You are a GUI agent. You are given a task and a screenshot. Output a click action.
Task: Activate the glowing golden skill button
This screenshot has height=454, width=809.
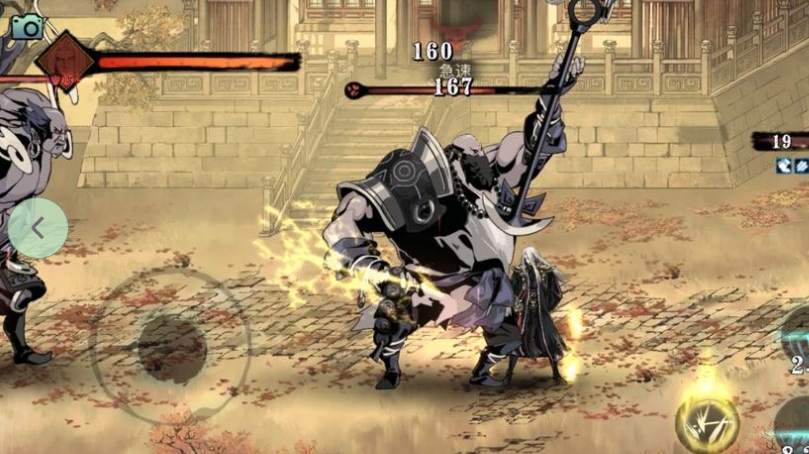[708, 424]
